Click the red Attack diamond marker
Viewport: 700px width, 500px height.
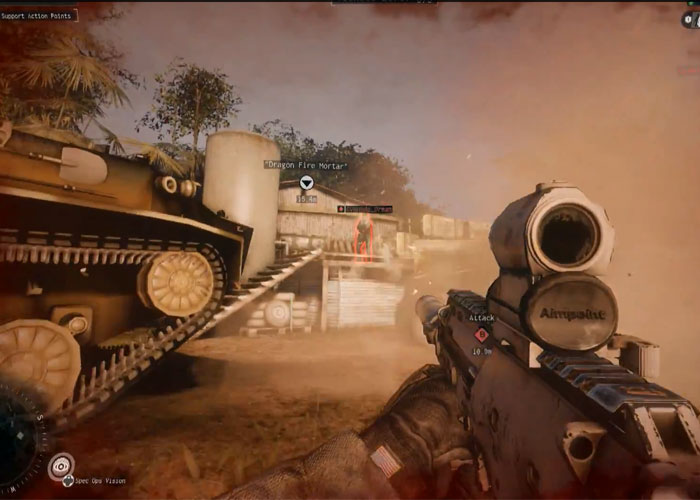481,335
